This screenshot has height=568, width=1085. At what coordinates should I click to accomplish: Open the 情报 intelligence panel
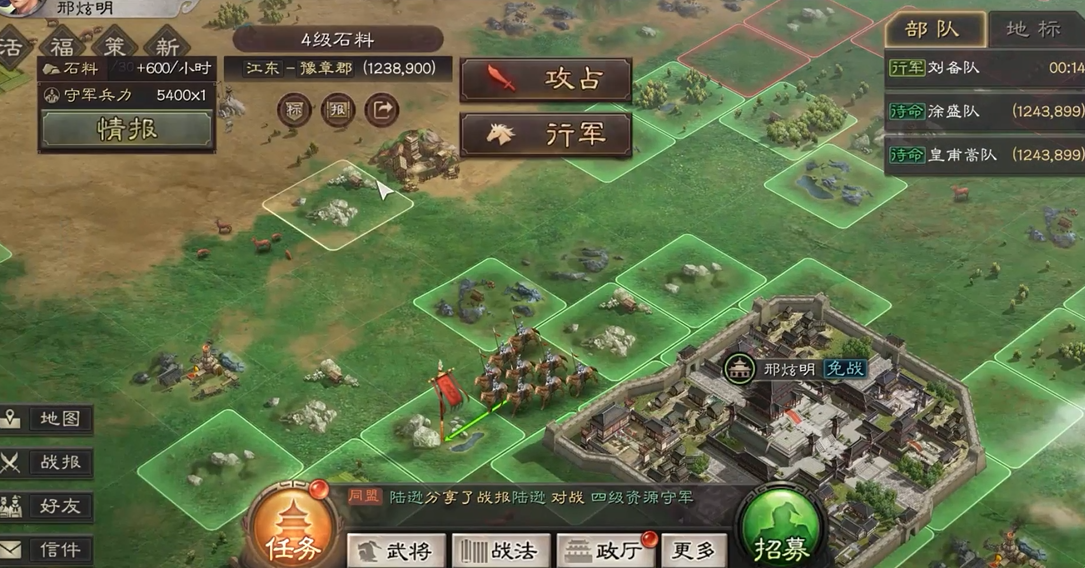(x=127, y=129)
